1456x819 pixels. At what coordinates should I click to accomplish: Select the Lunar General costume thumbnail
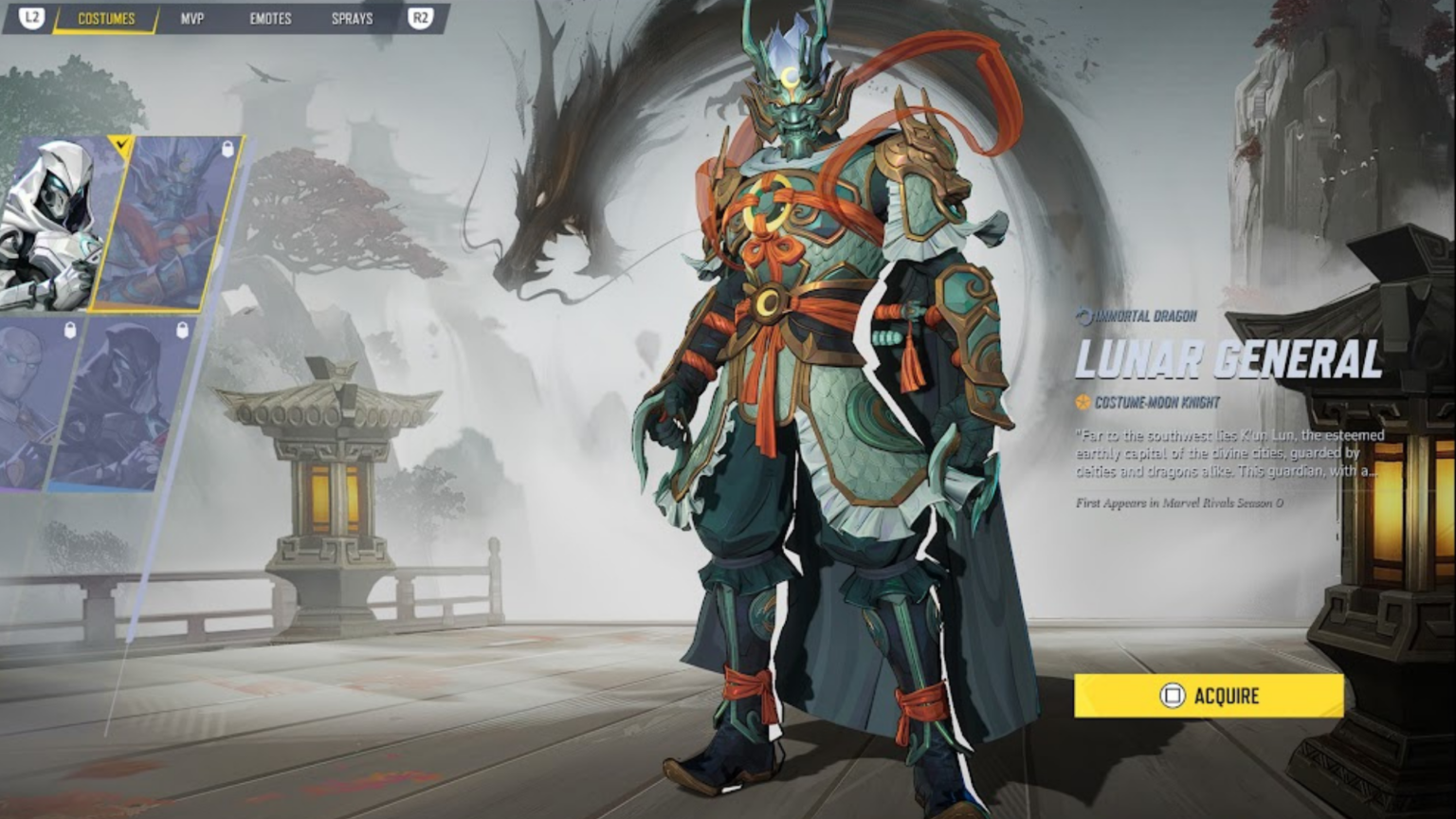171,226
